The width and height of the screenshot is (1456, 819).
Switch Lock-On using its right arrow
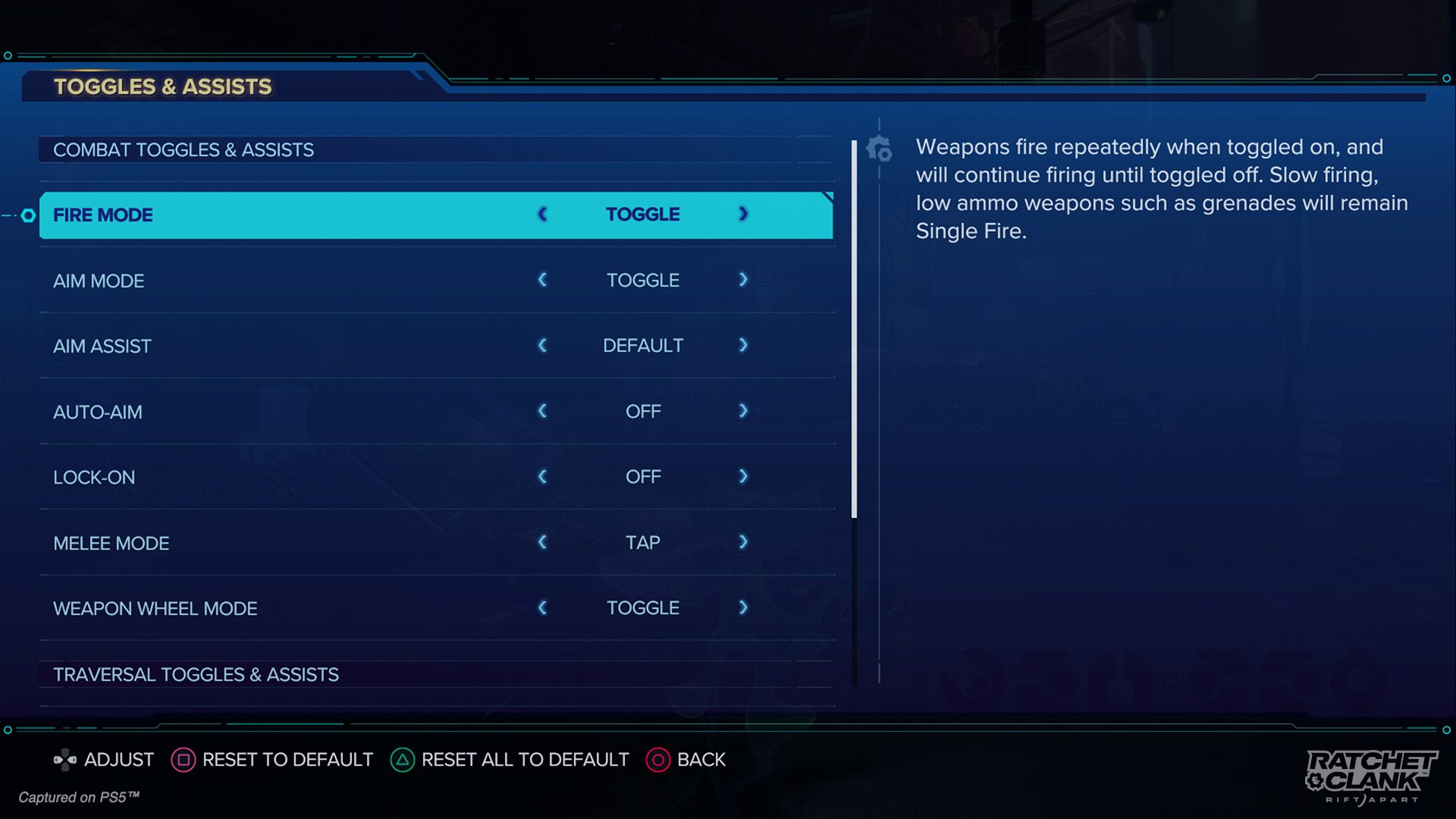(x=743, y=476)
